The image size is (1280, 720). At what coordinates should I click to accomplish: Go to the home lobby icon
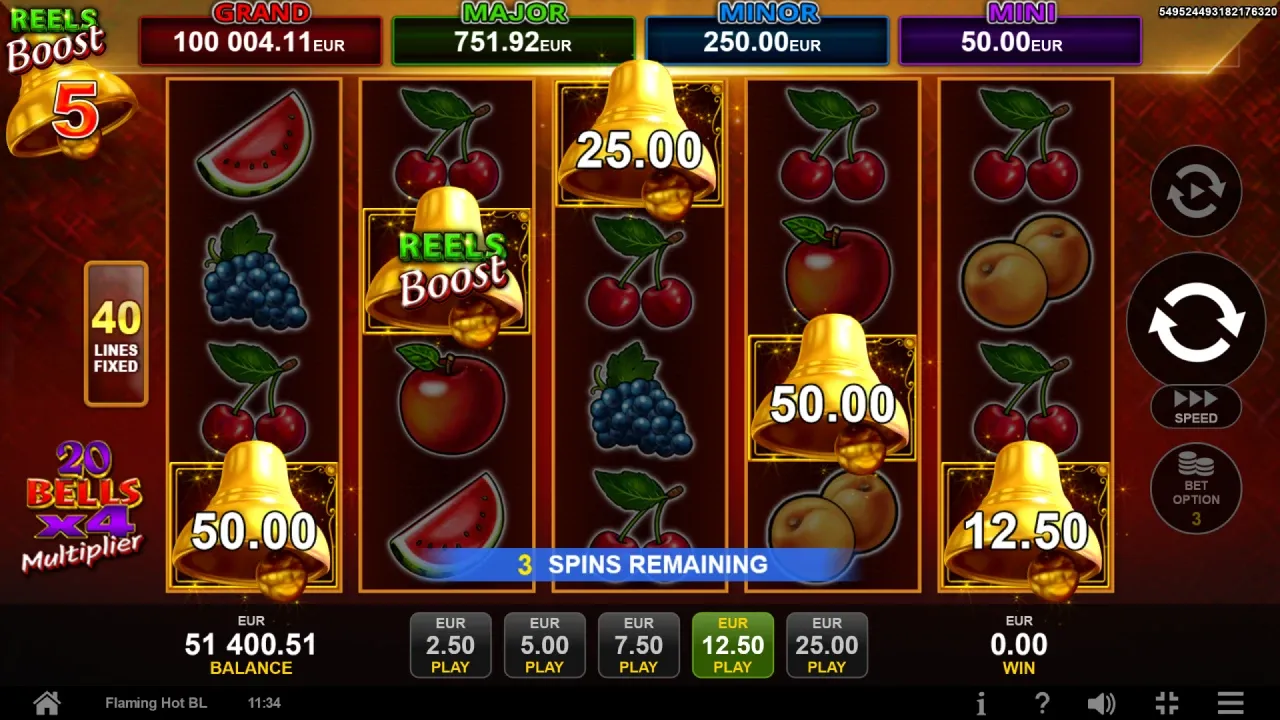47,703
